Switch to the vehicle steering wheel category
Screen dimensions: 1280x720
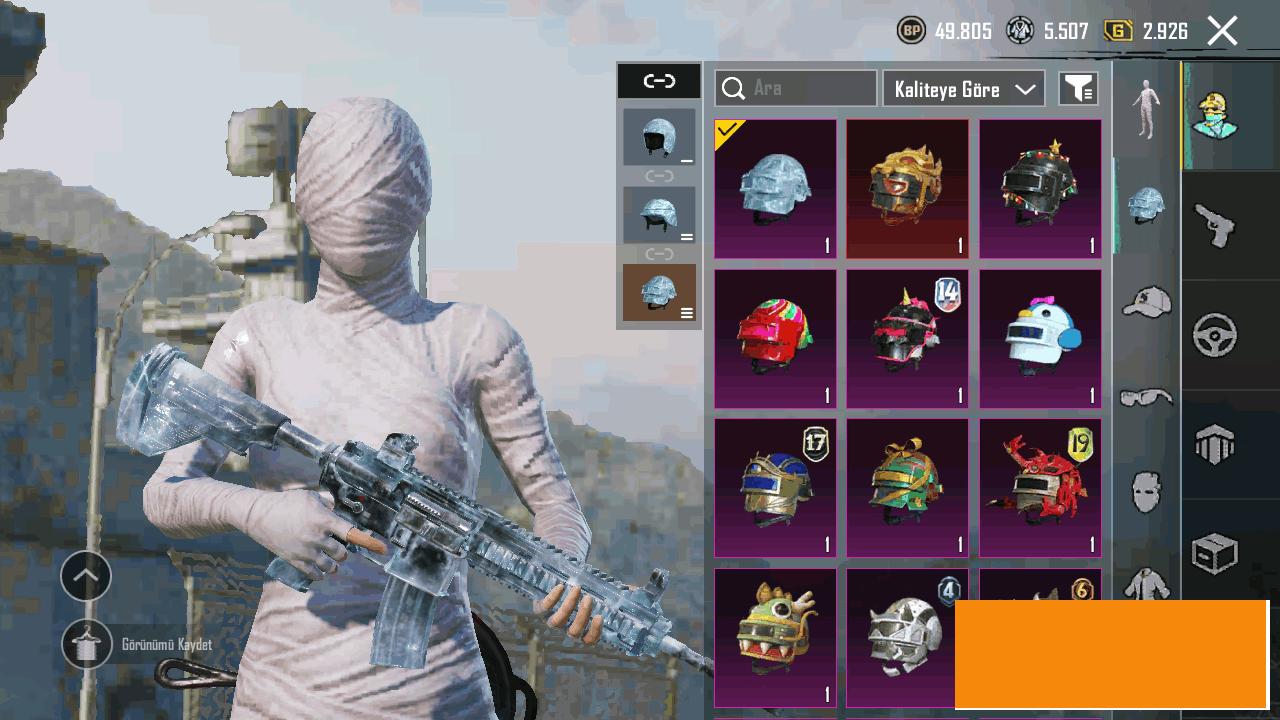tap(1215, 335)
